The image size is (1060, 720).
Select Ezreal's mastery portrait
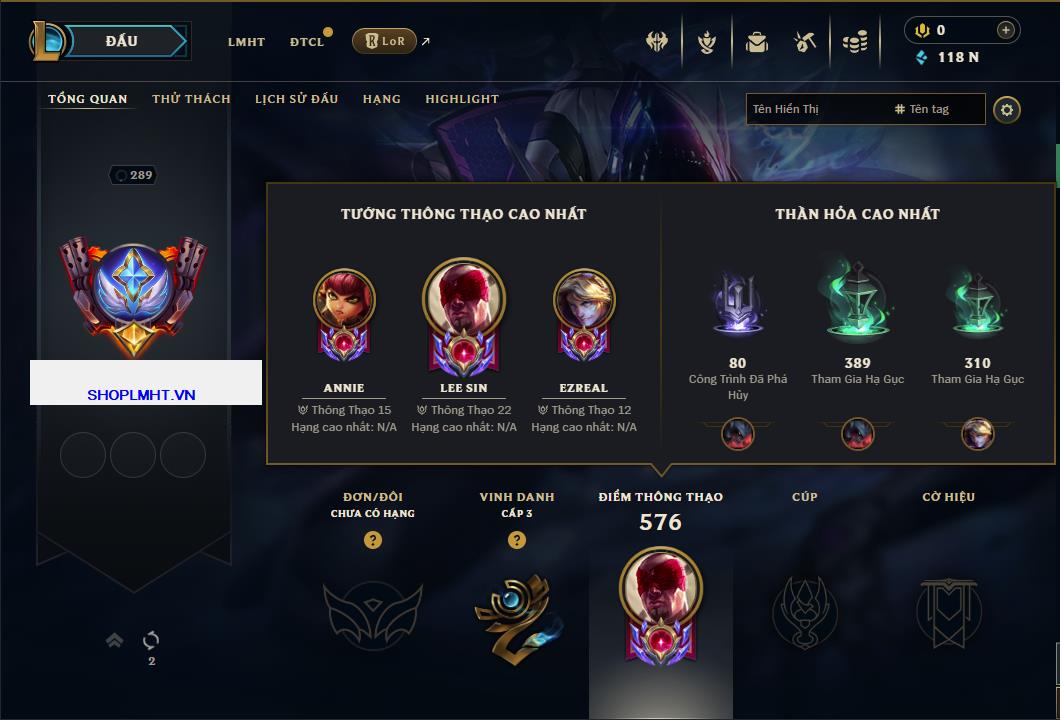(x=584, y=300)
